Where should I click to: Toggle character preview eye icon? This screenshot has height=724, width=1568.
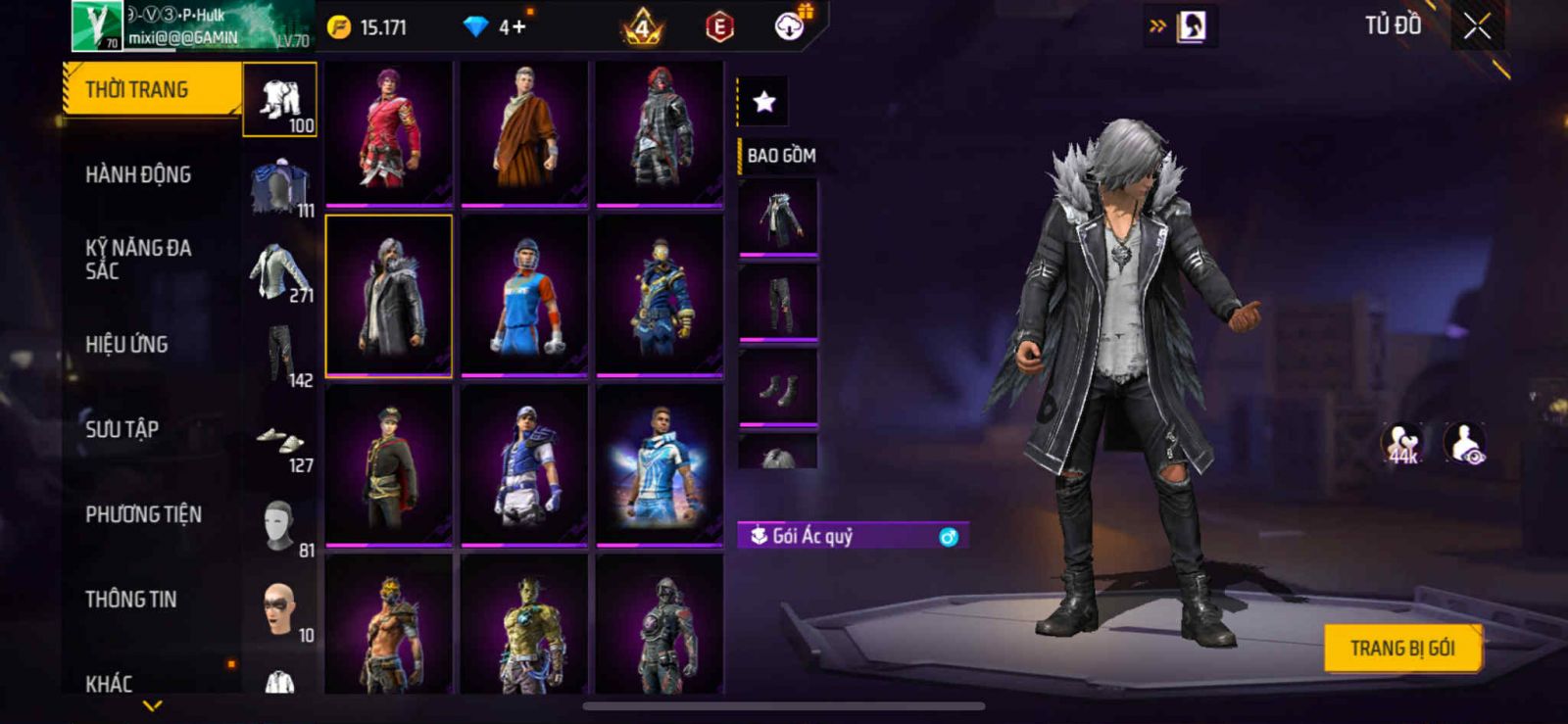tap(1465, 443)
